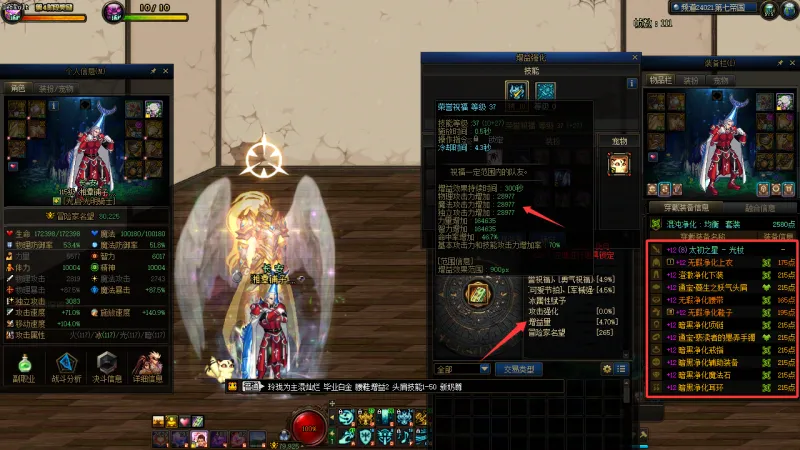Viewport: 800px width, 450px height.
Task: Switch to the 角色 tab in character info
Action: tap(18, 87)
